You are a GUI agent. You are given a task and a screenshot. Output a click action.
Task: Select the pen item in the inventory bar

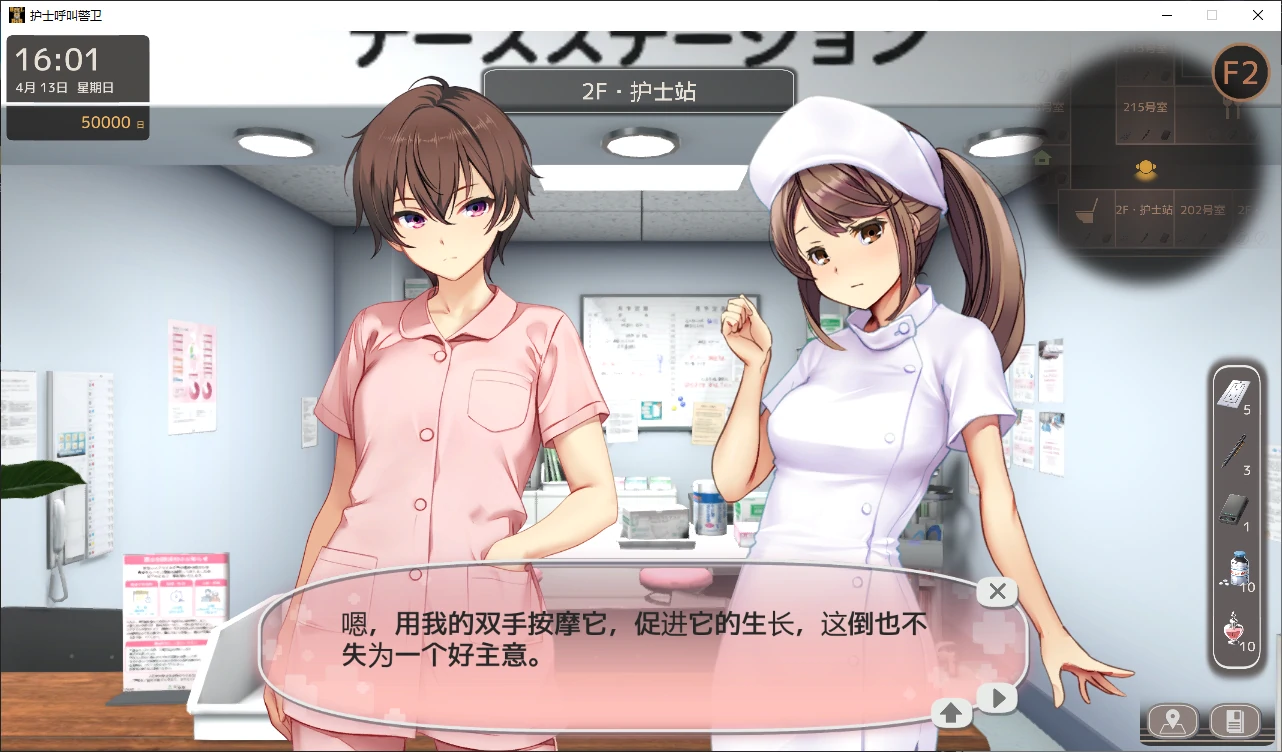(1236, 452)
